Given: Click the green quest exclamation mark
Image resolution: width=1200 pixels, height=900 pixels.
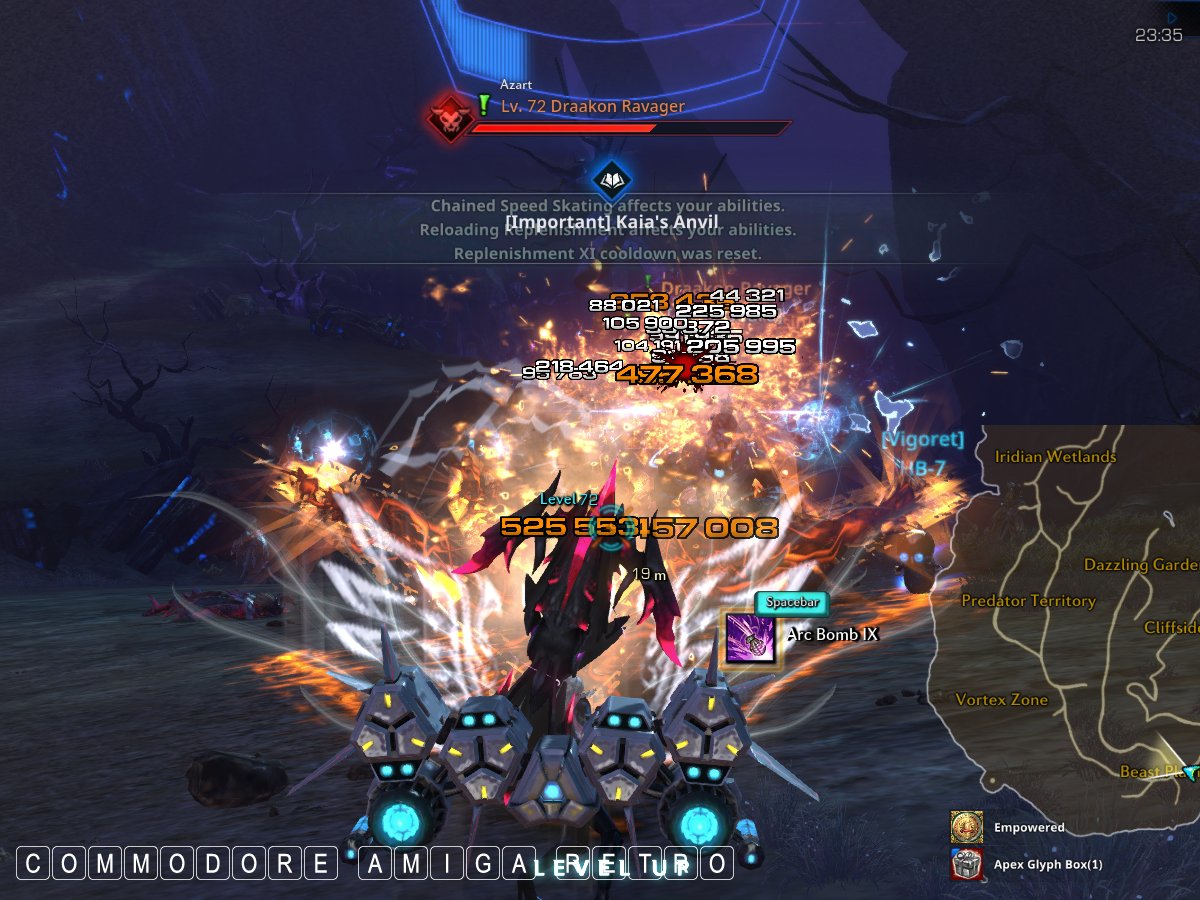Looking at the screenshot, I should (484, 105).
